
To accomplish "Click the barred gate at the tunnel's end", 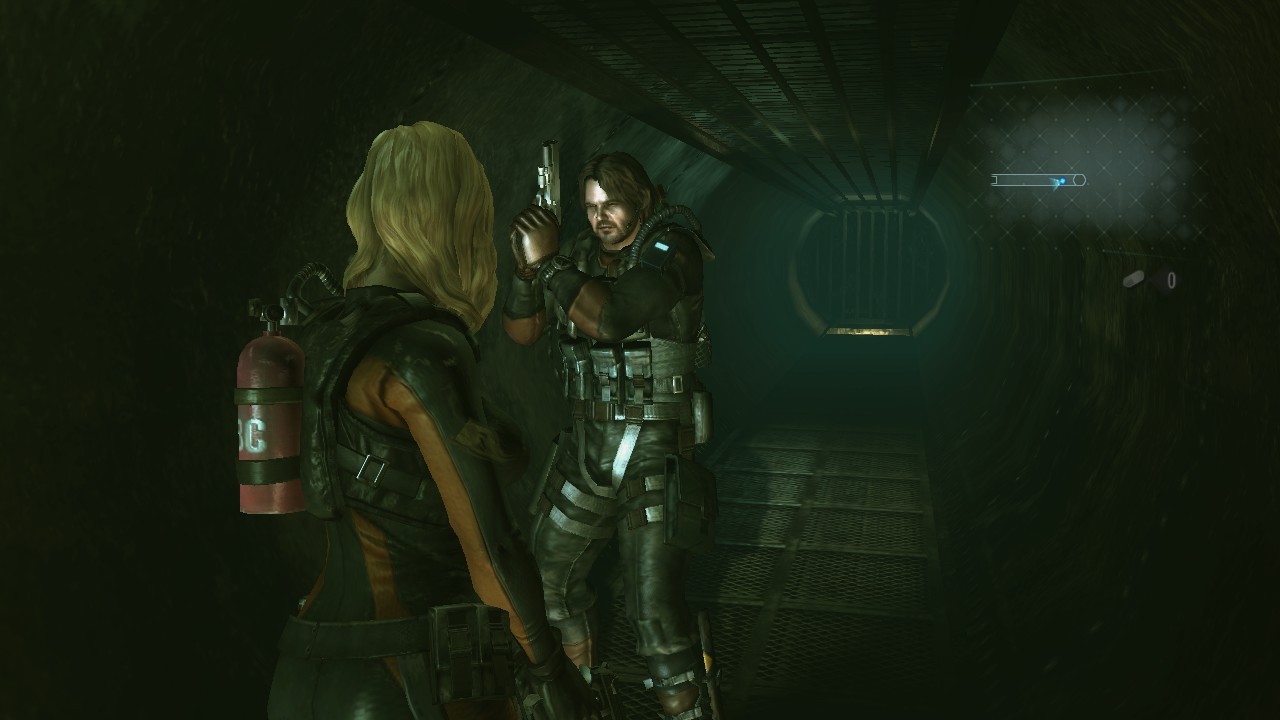I will (868, 270).
